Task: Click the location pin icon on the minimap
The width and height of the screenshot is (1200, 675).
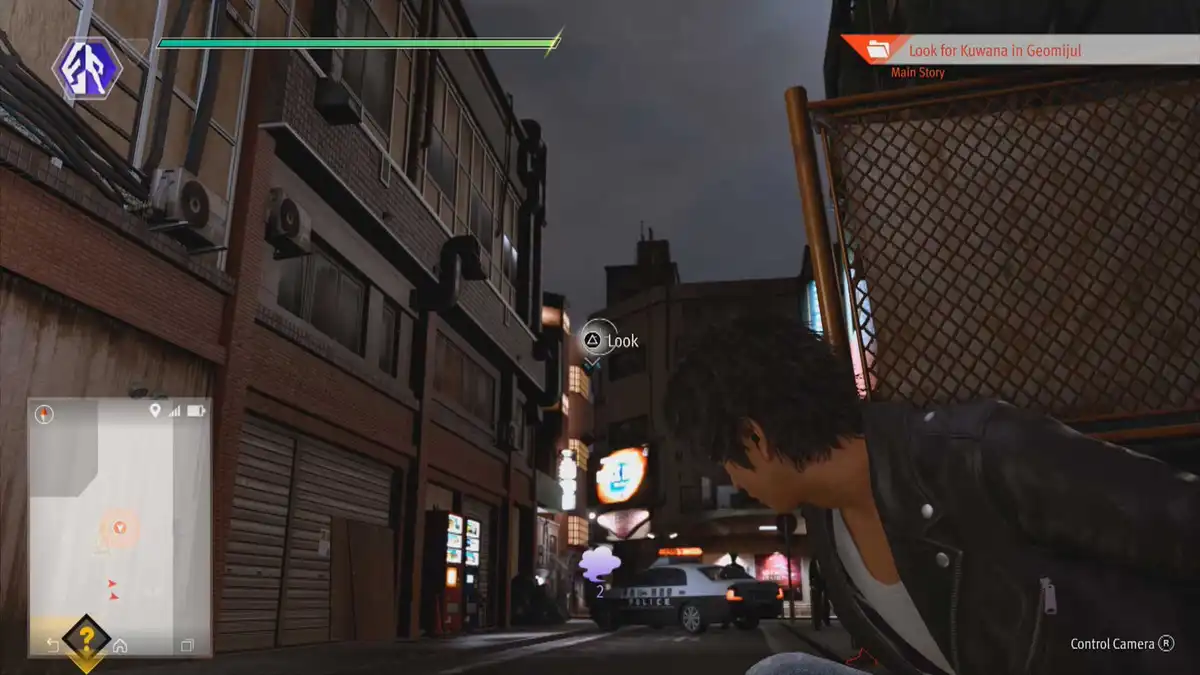Action: [x=155, y=410]
